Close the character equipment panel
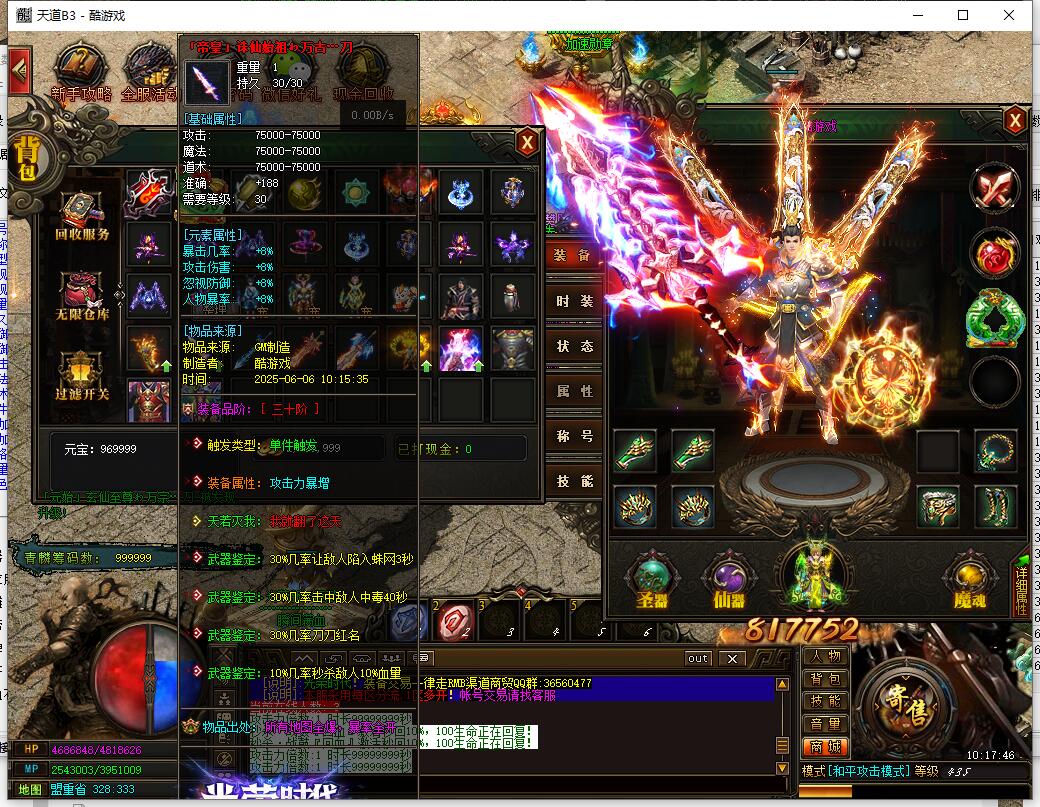The width and height of the screenshot is (1040, 807). click(x=1014, y=121)
